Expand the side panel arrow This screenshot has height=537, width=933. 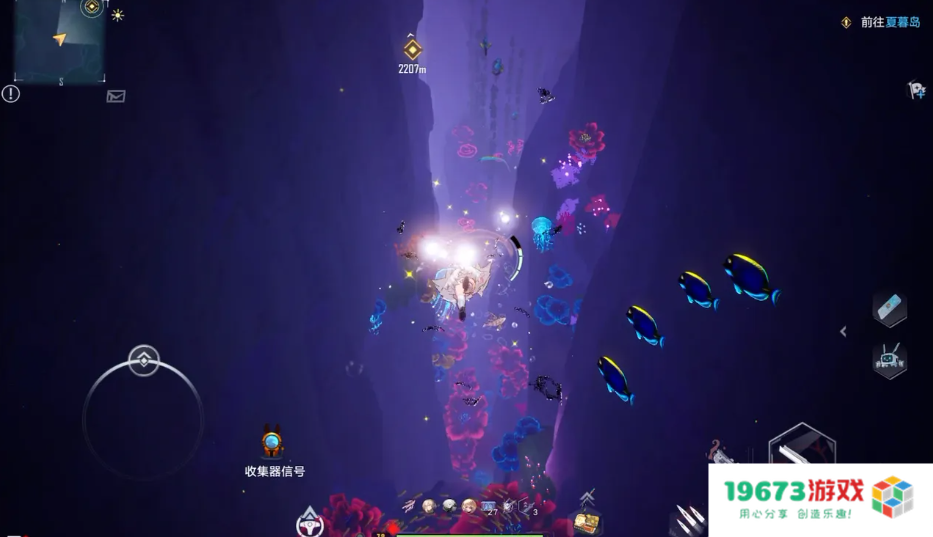click(843, 332)
